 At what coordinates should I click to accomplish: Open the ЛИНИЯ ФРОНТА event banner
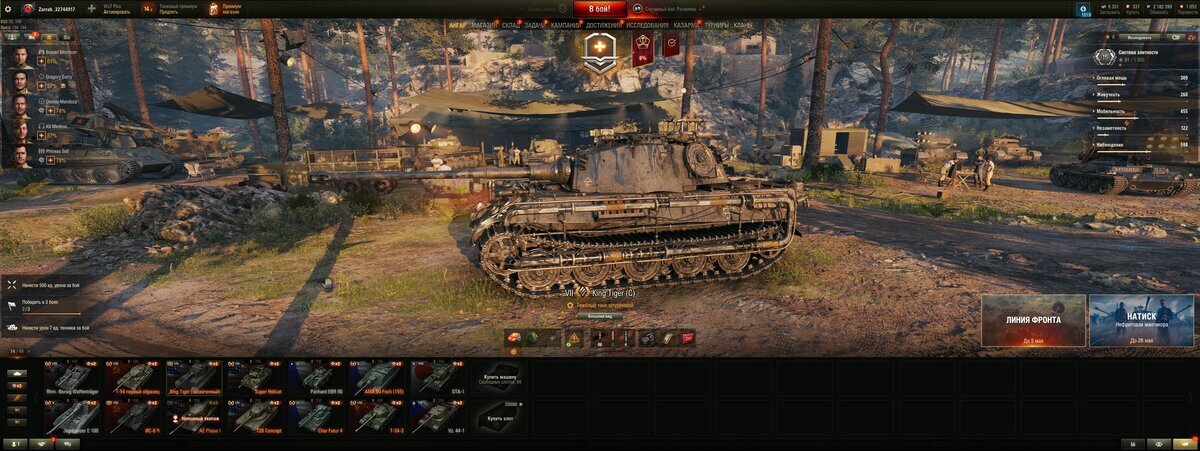1033,320
